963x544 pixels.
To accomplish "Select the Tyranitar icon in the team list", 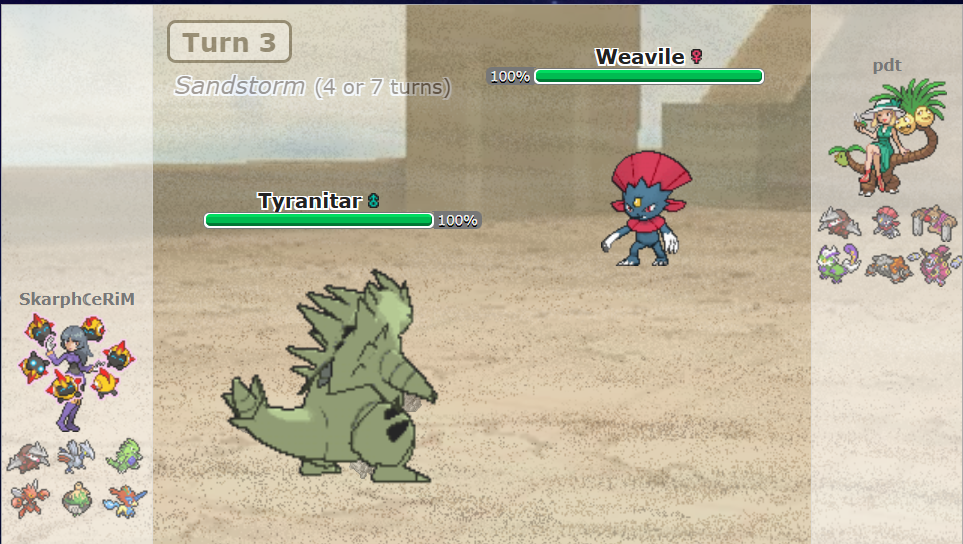I will tap(126, 456).
